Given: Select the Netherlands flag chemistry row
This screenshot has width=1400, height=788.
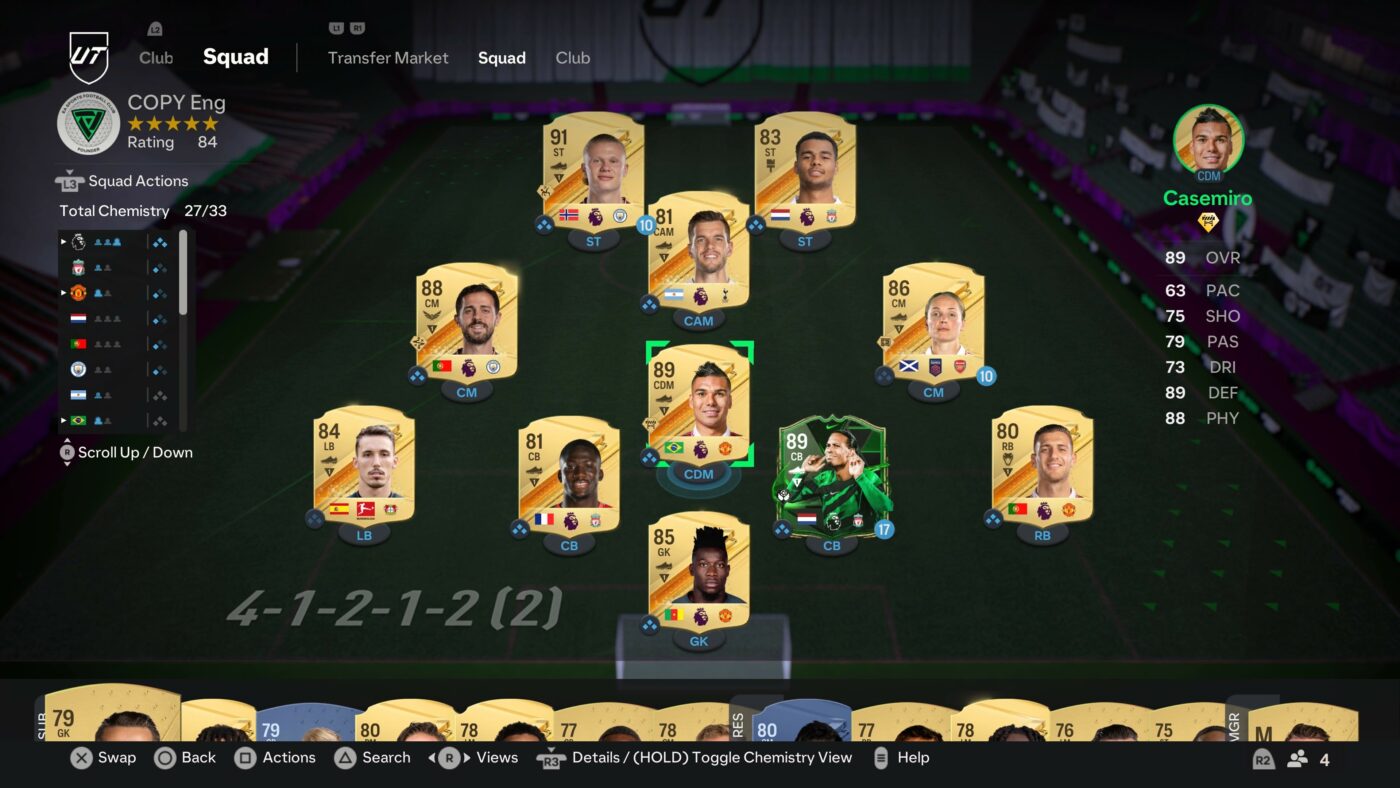Looking at the screenshot, I should coord(78,318).
